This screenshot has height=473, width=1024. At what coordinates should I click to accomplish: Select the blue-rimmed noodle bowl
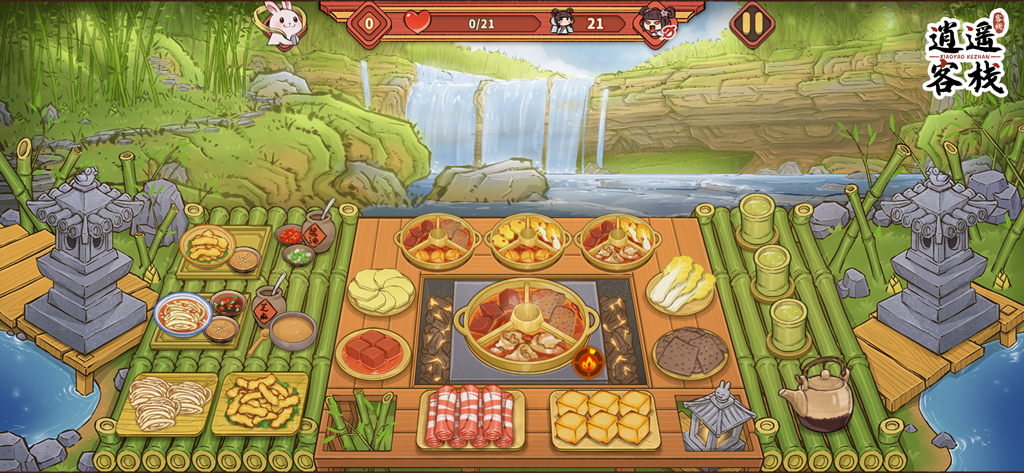(x=183, y=315)
